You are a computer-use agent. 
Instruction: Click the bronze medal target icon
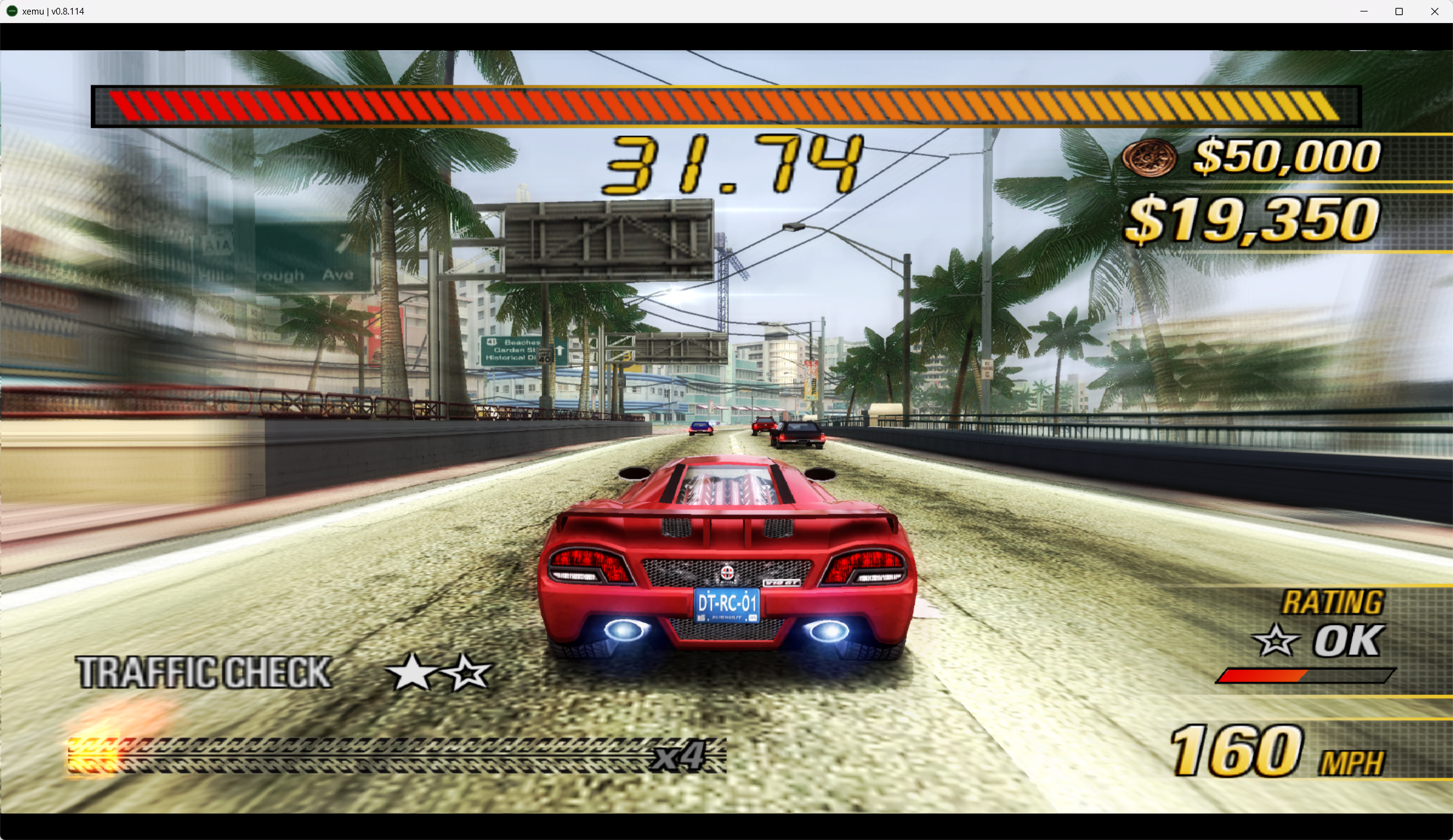(1148, 157)
